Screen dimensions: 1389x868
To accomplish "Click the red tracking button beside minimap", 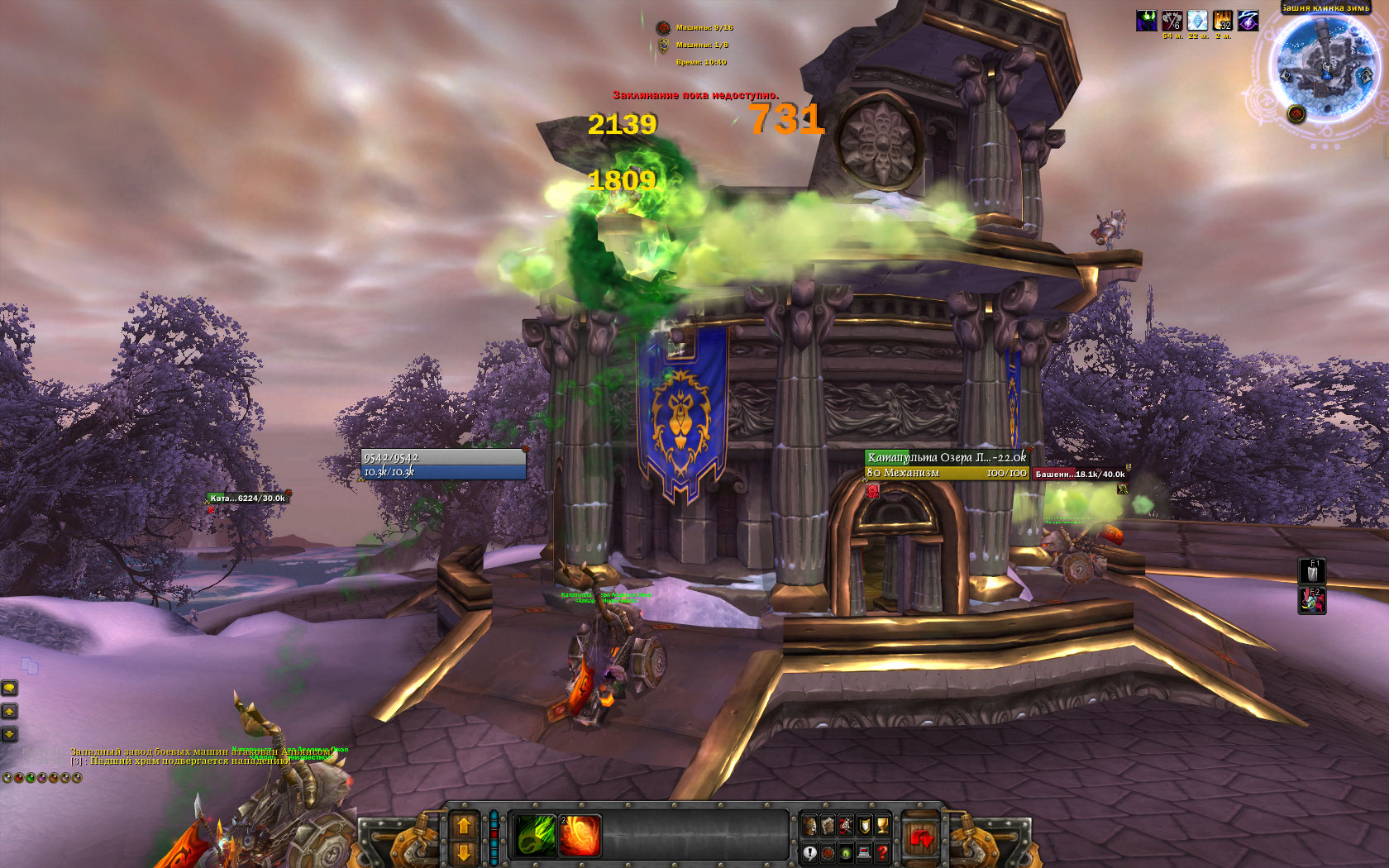I will (1296, 113).
